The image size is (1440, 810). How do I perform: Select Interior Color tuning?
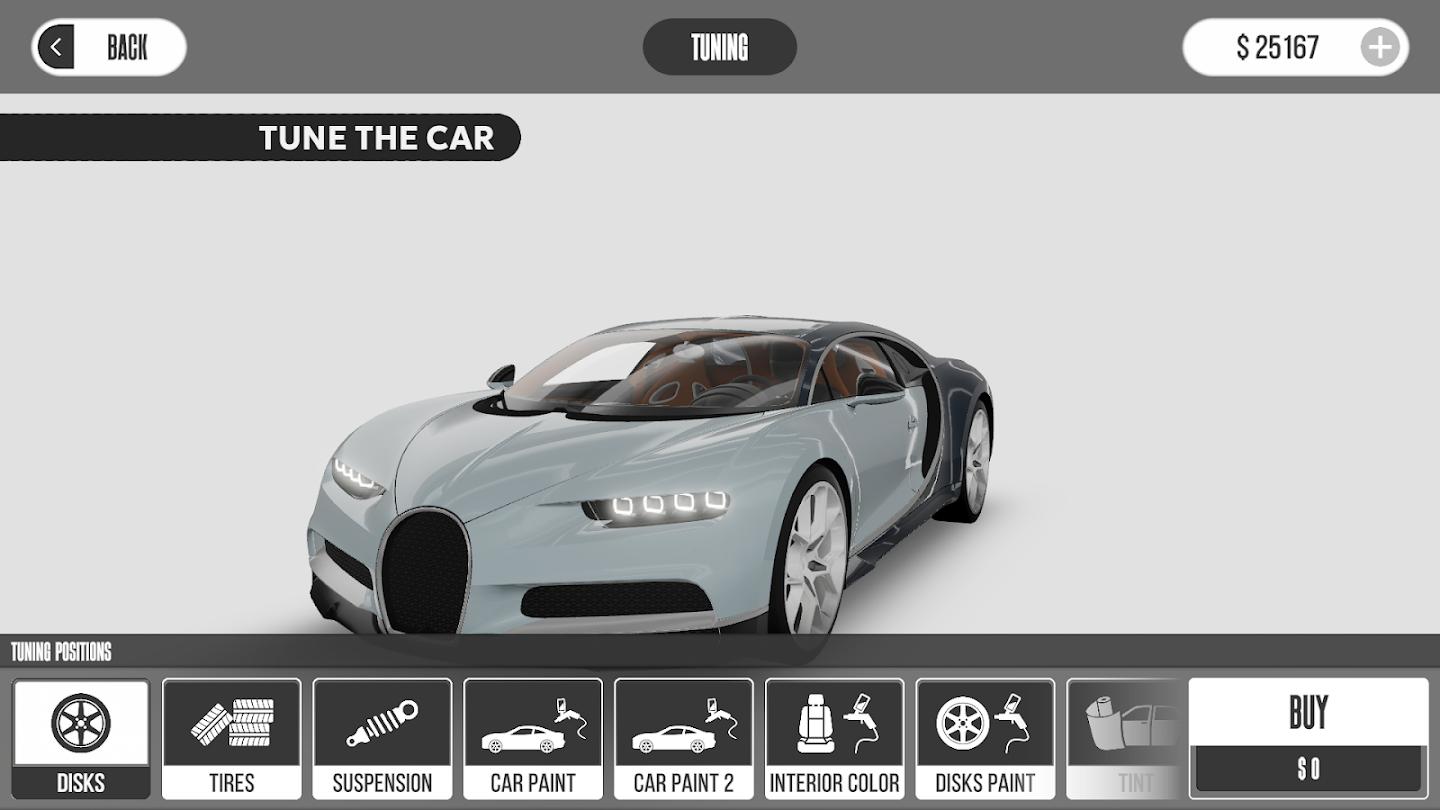[834, 739]
